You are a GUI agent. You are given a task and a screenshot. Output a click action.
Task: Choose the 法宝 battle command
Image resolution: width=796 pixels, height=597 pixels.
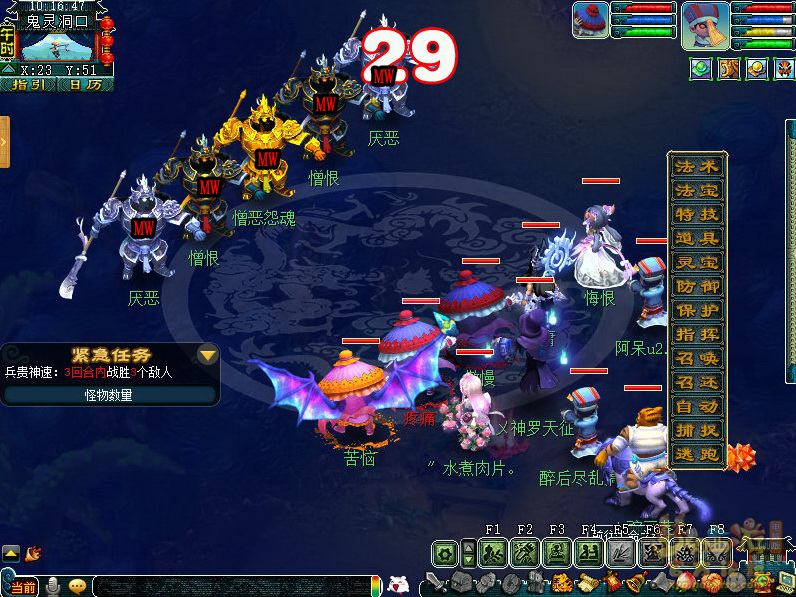[697, 191]
